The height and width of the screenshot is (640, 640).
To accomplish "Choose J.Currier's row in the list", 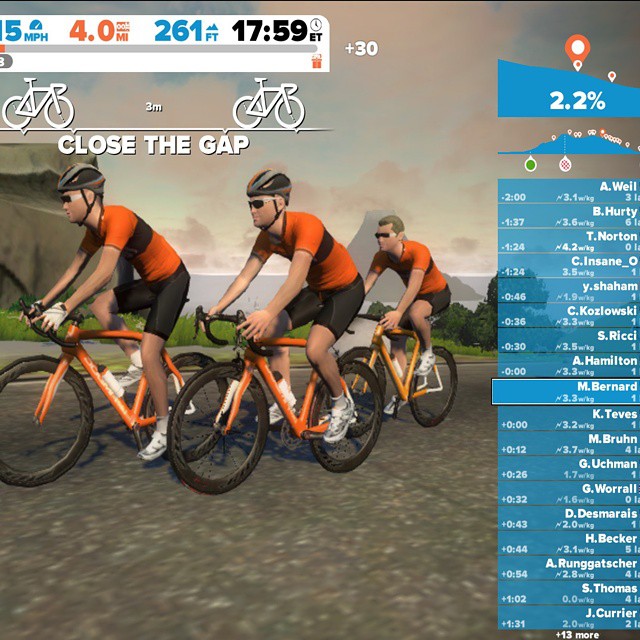I will (568, 619).
